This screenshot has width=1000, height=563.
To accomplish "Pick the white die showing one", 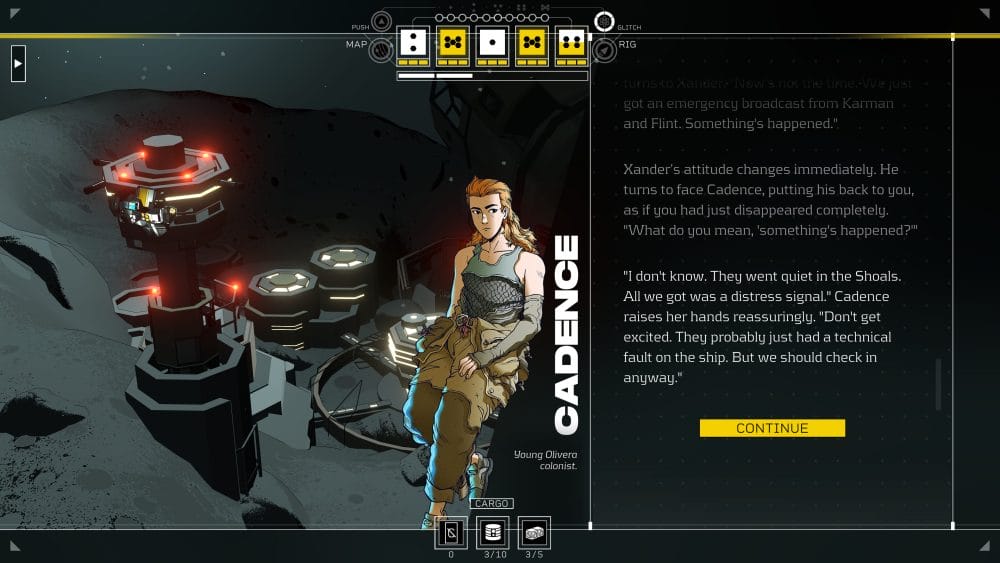I will click(491, 42).
